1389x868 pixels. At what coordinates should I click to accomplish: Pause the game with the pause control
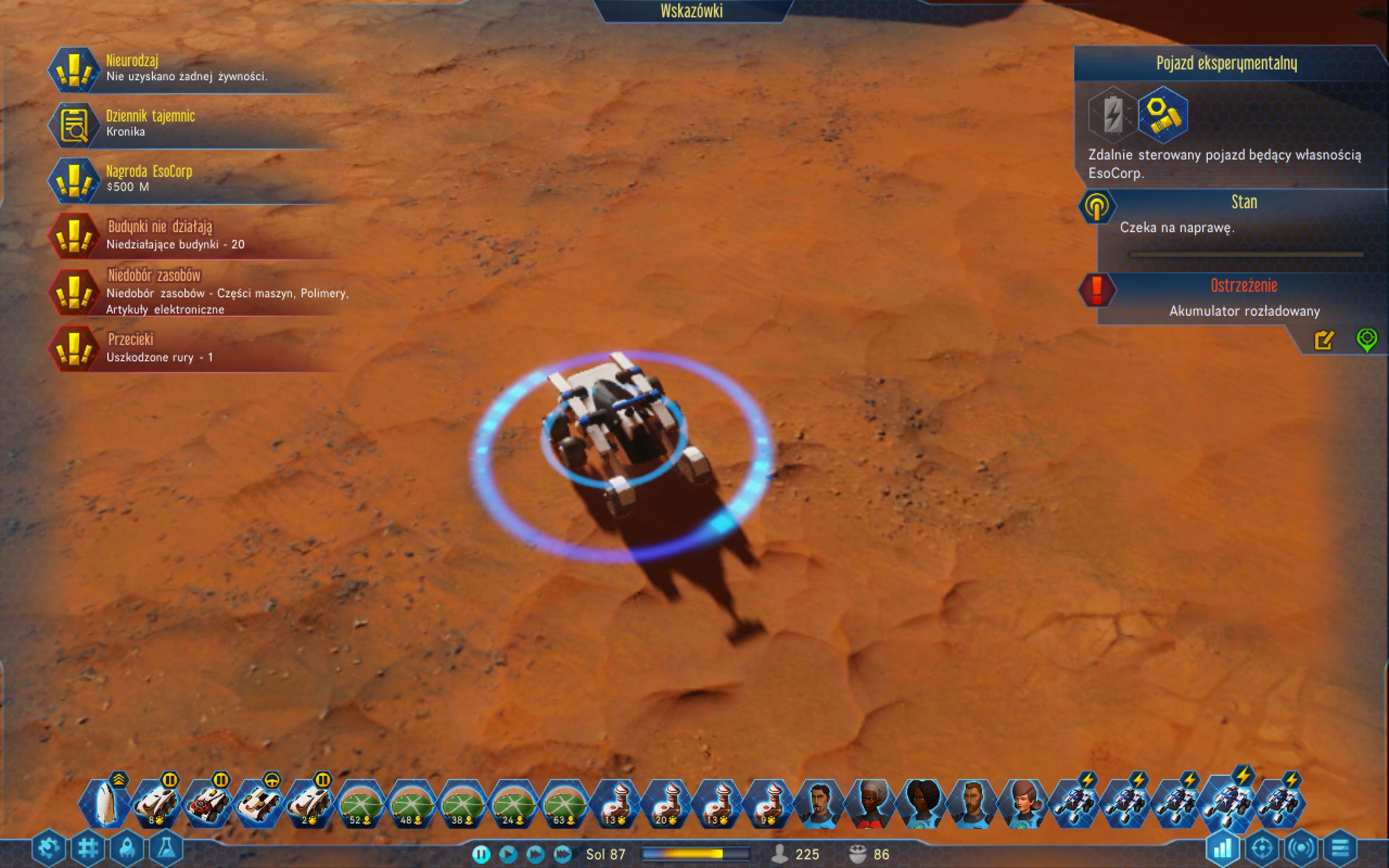point(481,854)
